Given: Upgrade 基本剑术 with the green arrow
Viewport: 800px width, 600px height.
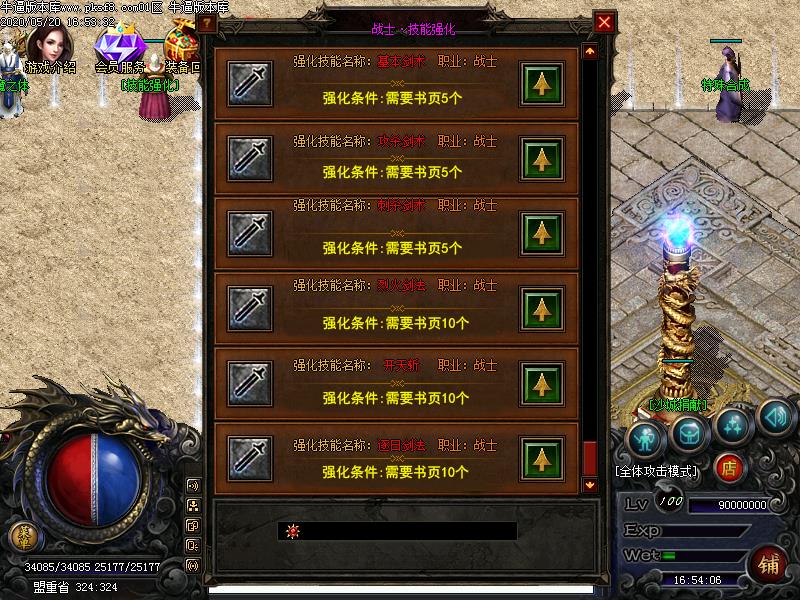Looking at the screenshot, I should coord(542,84).
